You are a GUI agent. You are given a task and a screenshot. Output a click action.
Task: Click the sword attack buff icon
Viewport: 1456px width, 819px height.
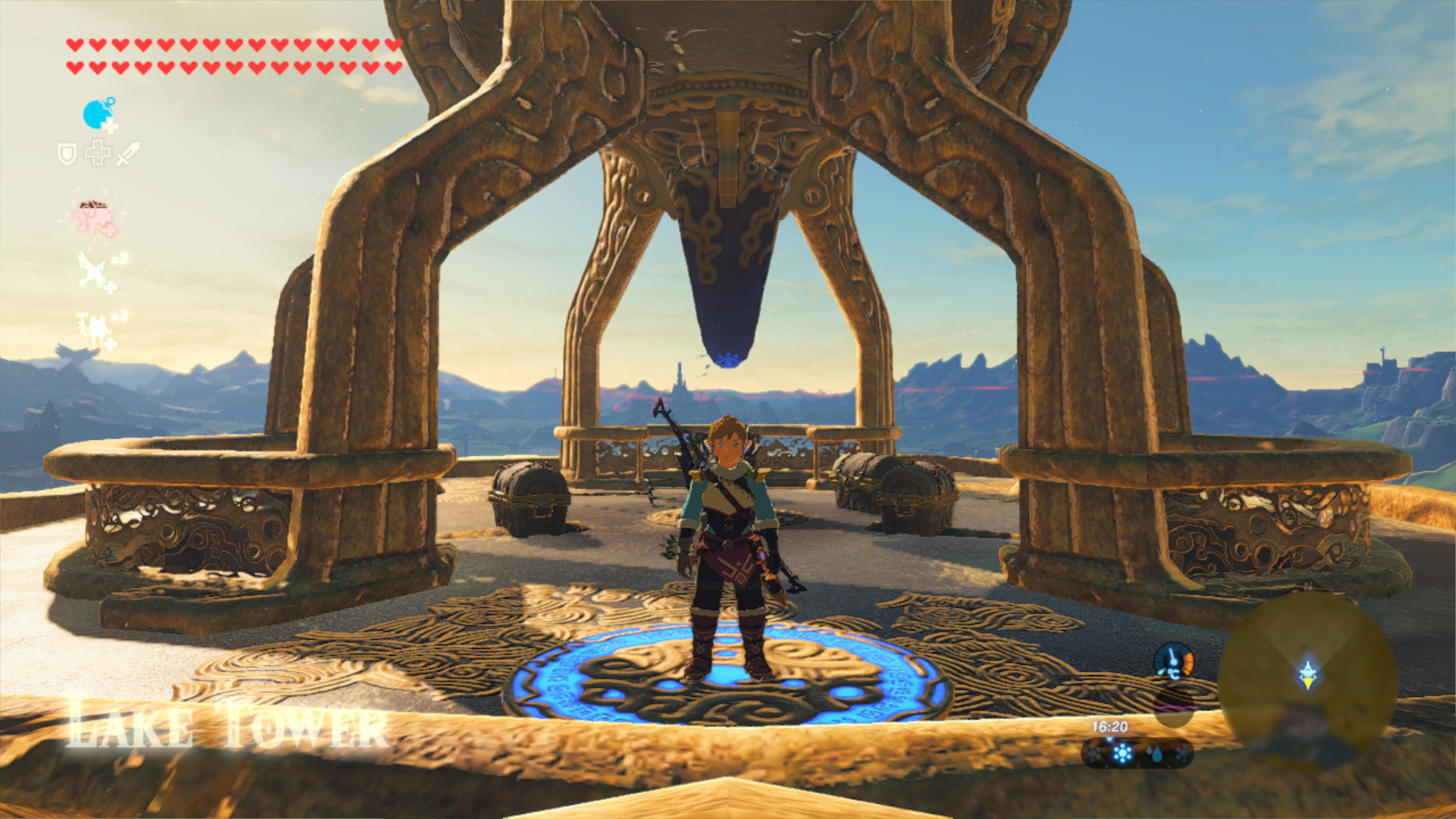[x=127, y=155]
